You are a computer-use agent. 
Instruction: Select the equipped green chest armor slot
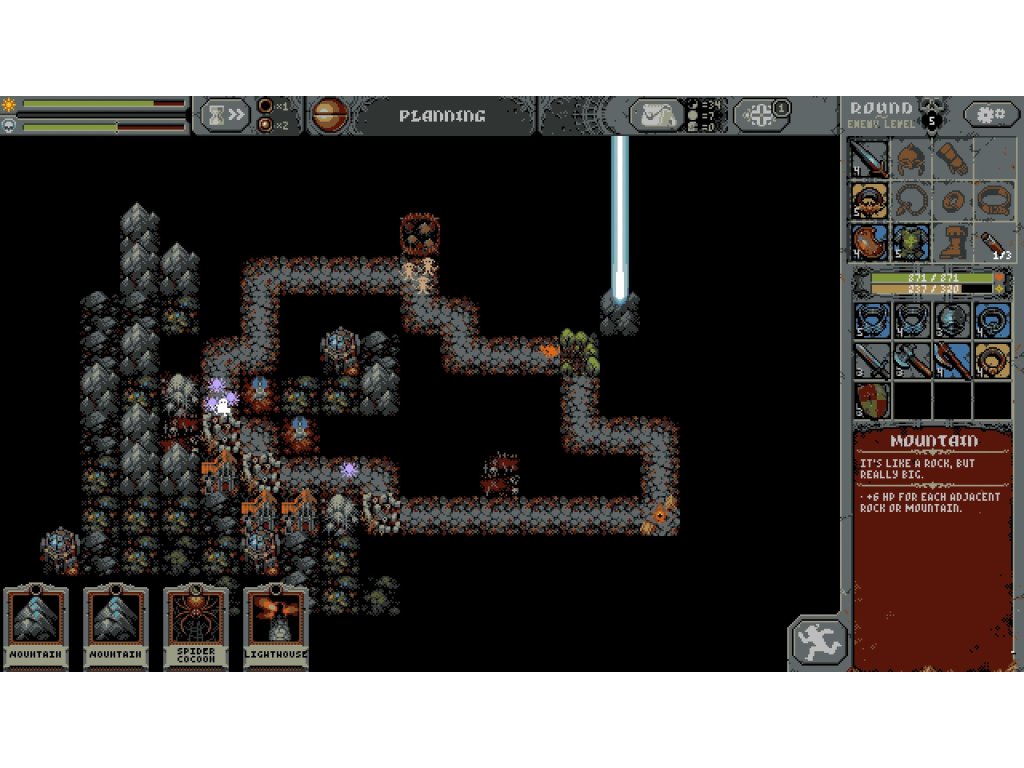point(910,241)
